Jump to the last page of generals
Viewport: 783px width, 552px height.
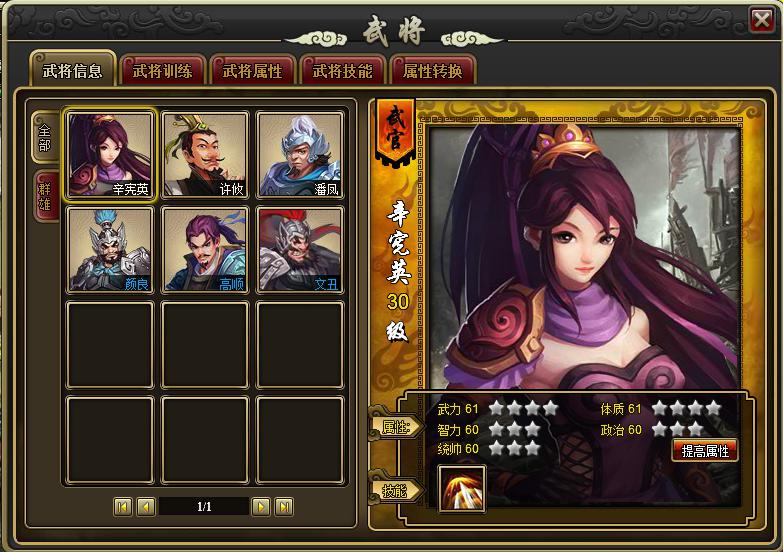(x=284, y=506)
